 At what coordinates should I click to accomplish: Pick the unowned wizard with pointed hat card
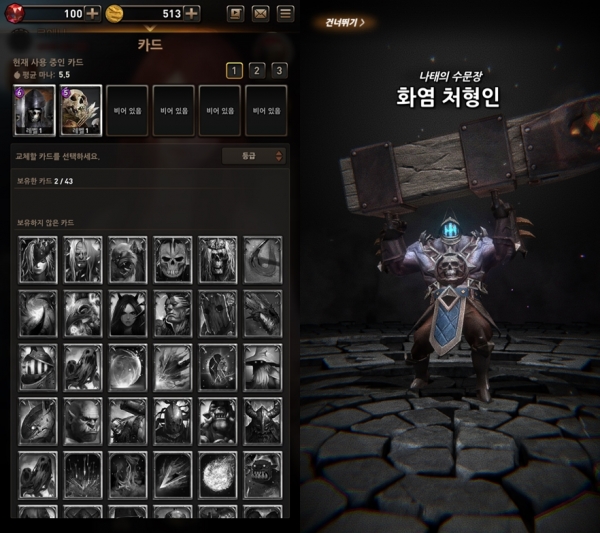point(263,367)
